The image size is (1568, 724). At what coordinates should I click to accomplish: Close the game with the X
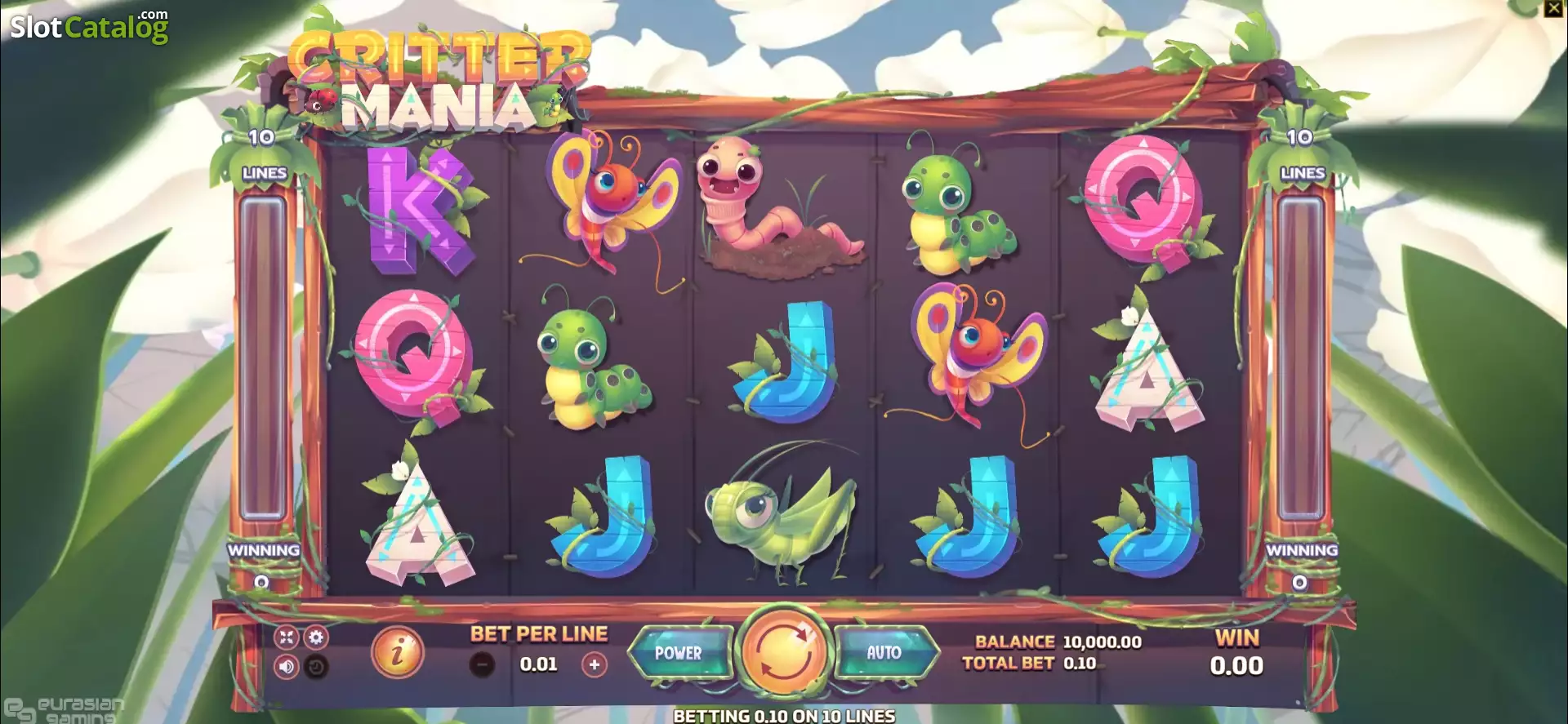coord(1552,8)
